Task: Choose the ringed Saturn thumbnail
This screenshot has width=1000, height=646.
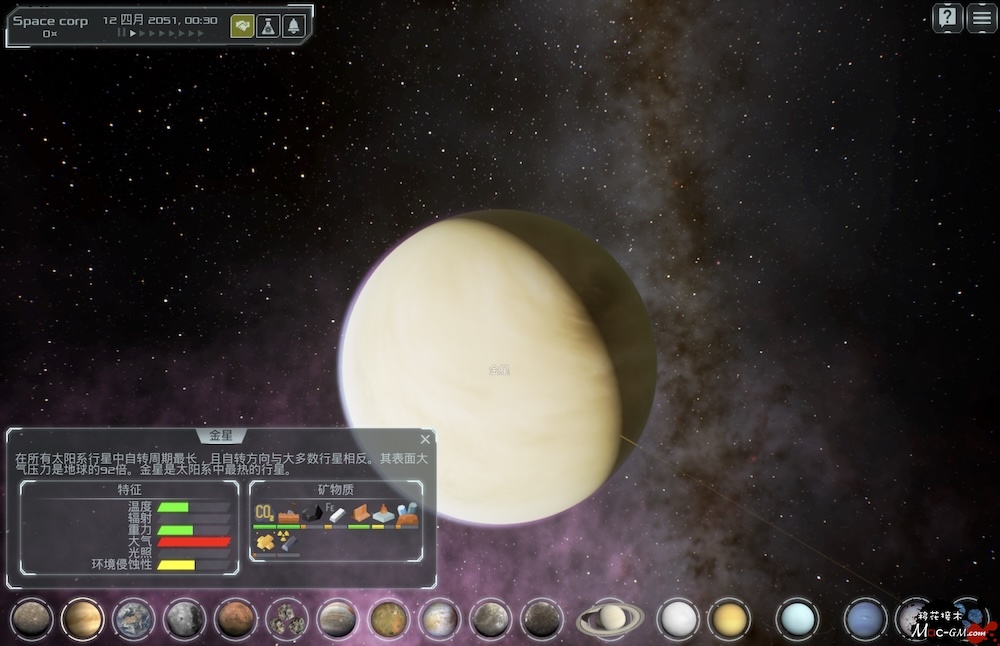Action: point(611,619)
